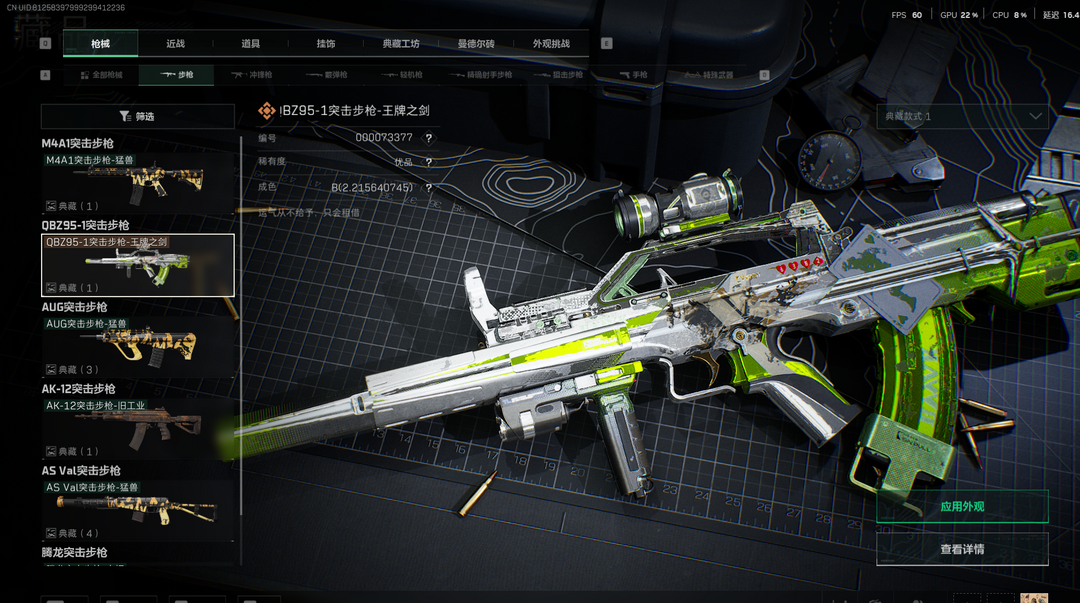Go to the 典藏工坊 tab

click(x=401, y=44)
